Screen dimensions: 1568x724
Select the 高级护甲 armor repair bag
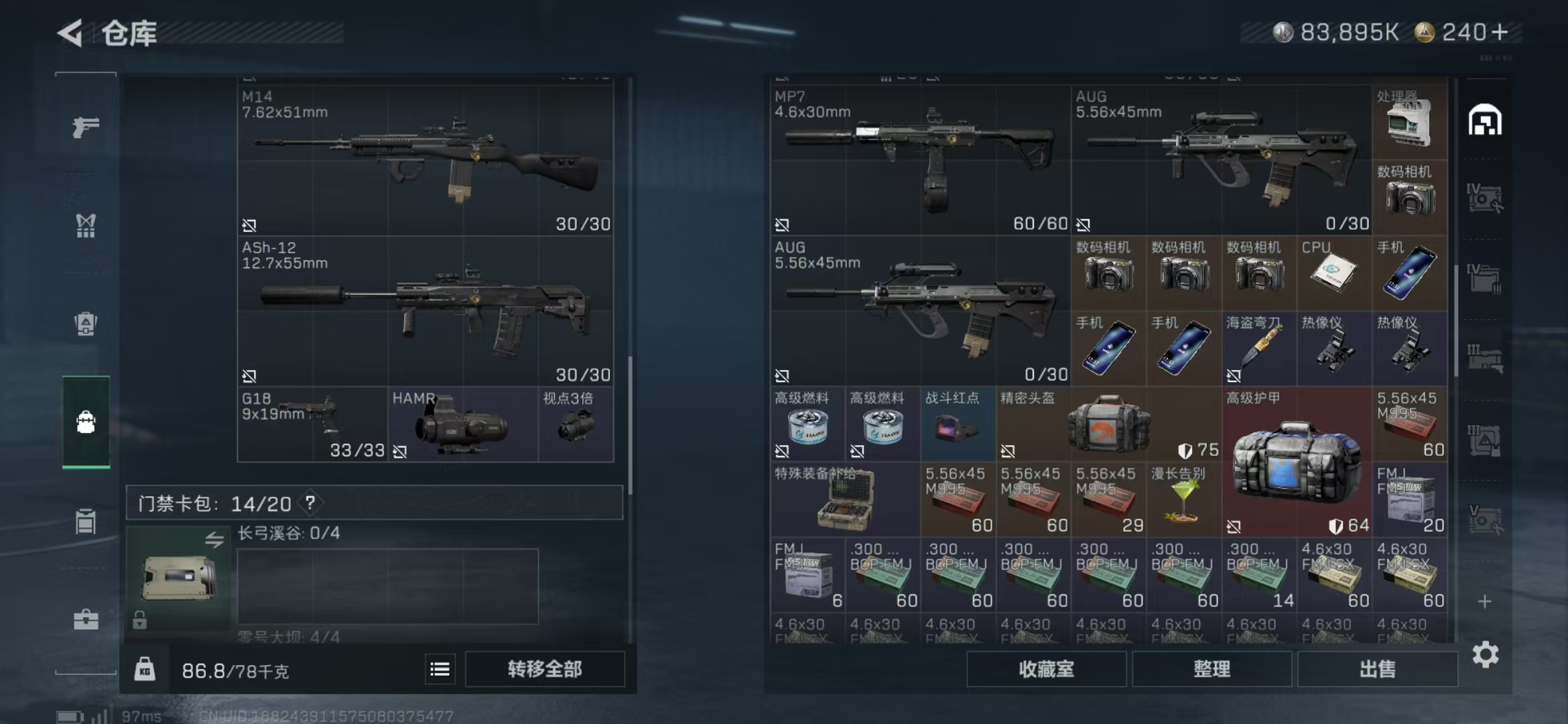(1296, 463)
